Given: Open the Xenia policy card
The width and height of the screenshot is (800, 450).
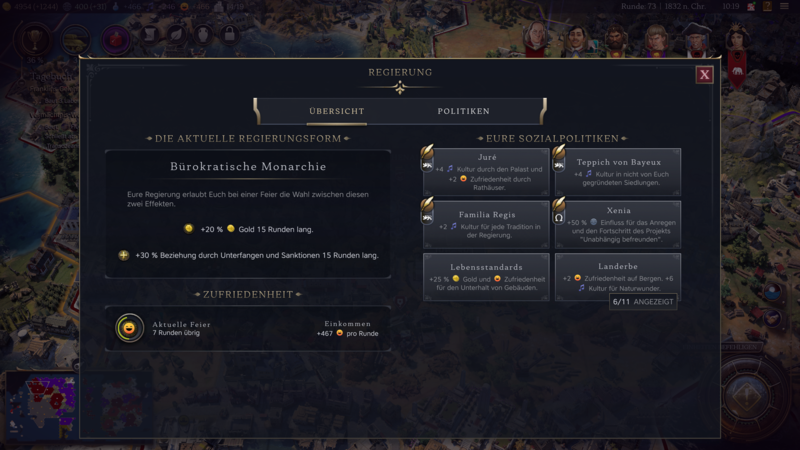Looking at the screenshot, I should (619, 224).
